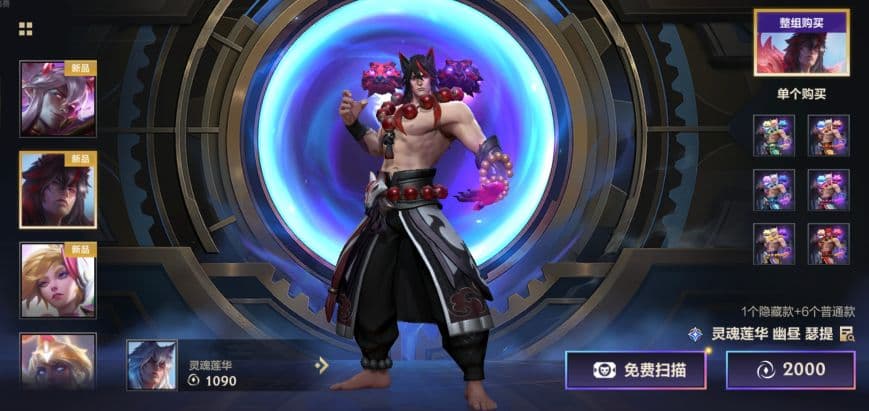869x411 pixels.
Task: Select the white-haired champion portrait
Action: coord(58,98)
